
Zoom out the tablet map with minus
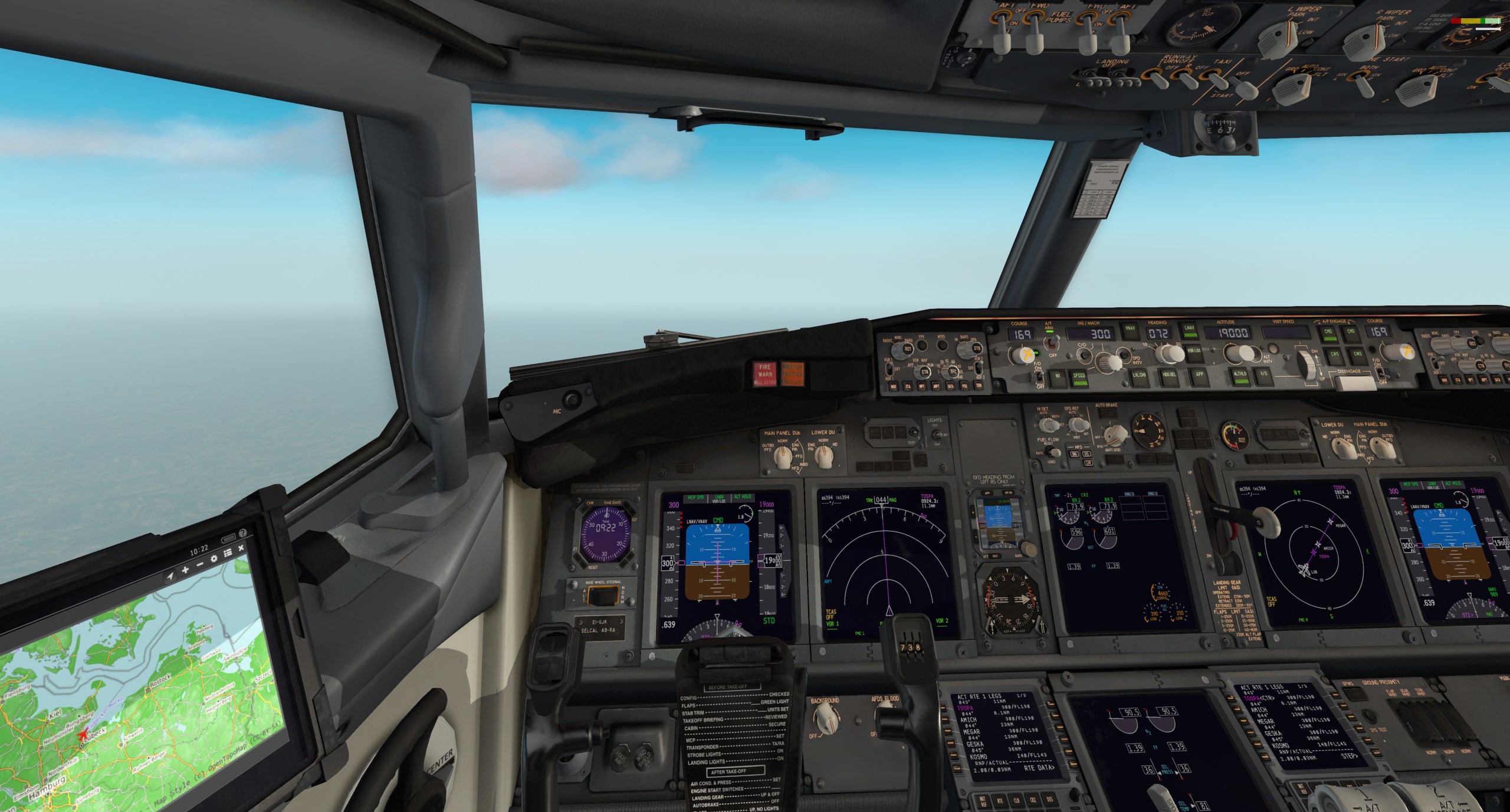[200, 565]
